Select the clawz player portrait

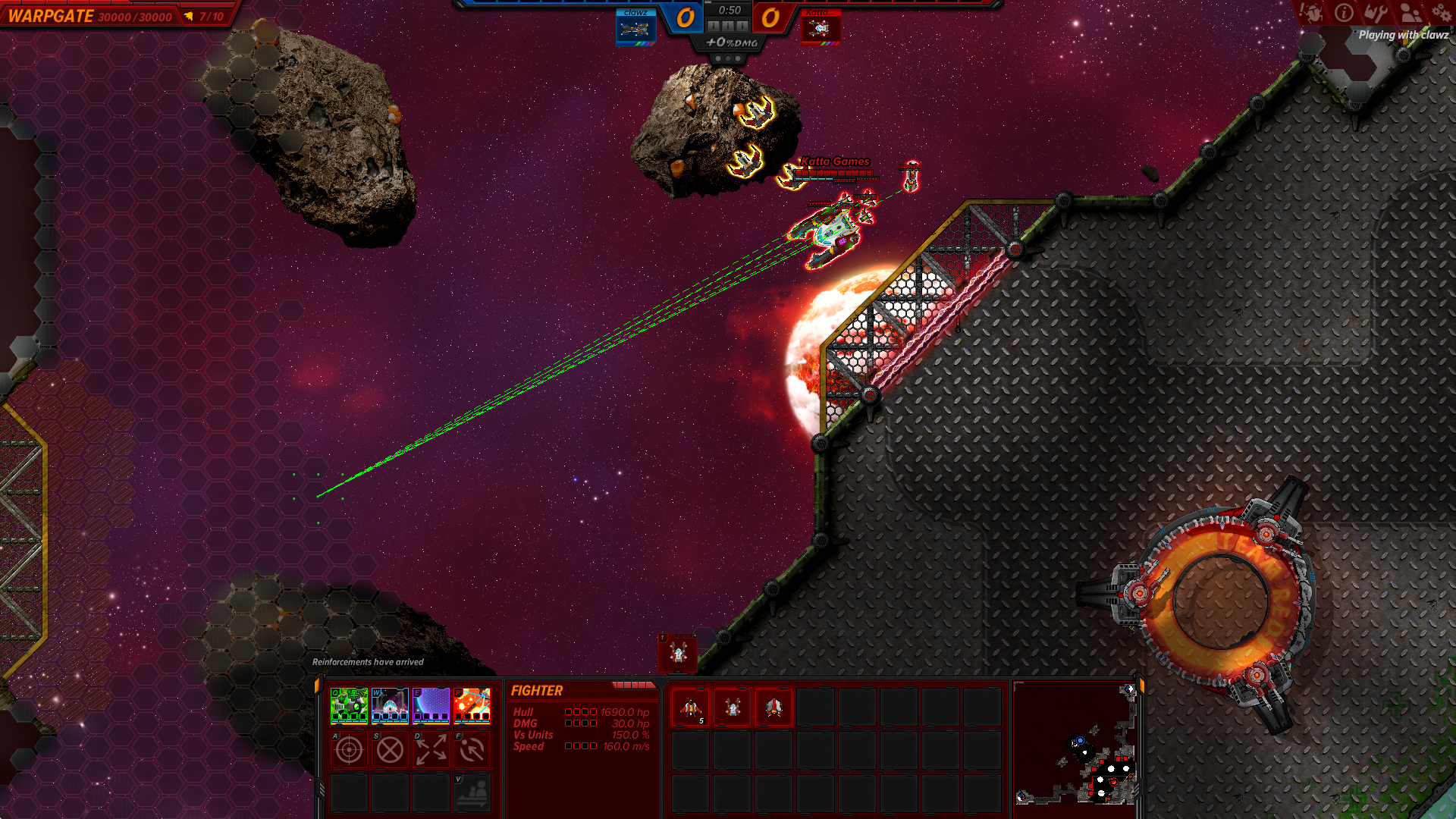click(635, 29)
